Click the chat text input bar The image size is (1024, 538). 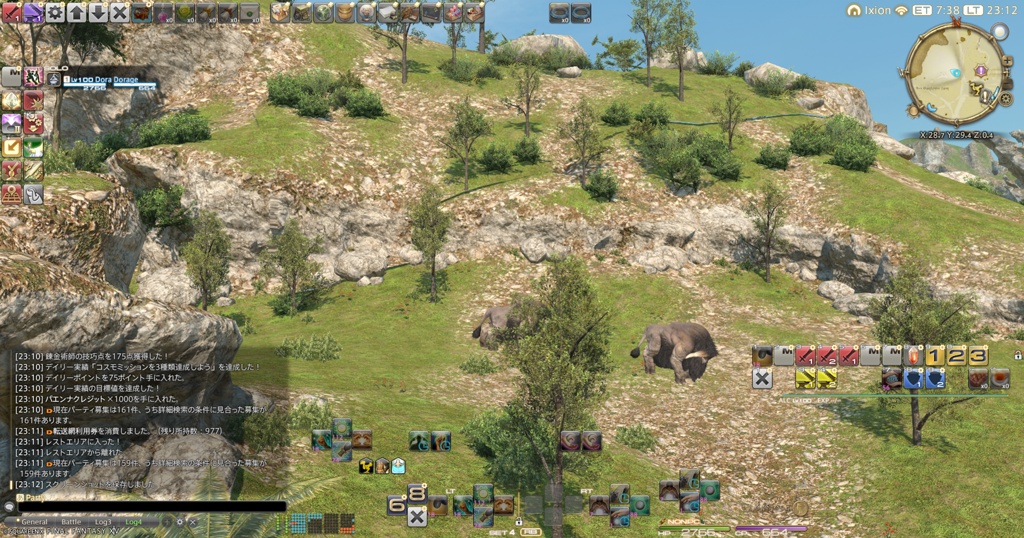(x=150, y=507)
